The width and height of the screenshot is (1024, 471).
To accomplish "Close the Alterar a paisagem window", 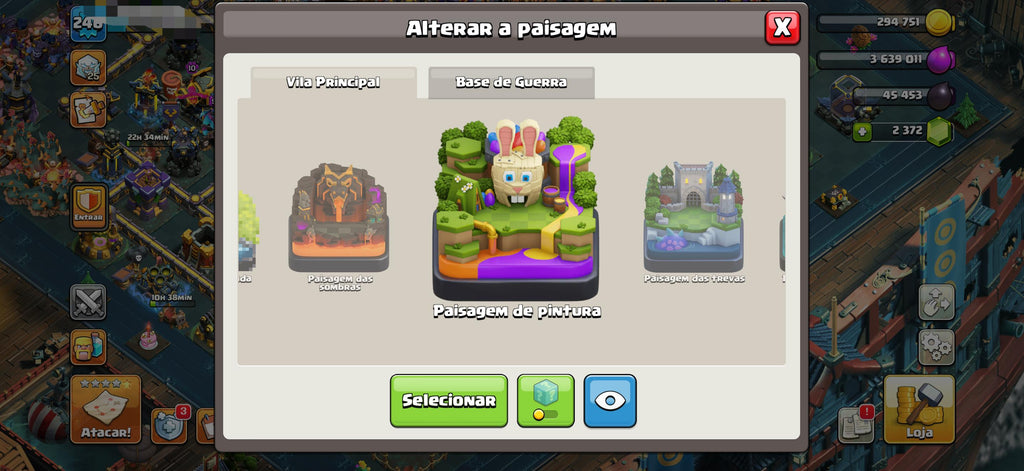I will 782,27.
